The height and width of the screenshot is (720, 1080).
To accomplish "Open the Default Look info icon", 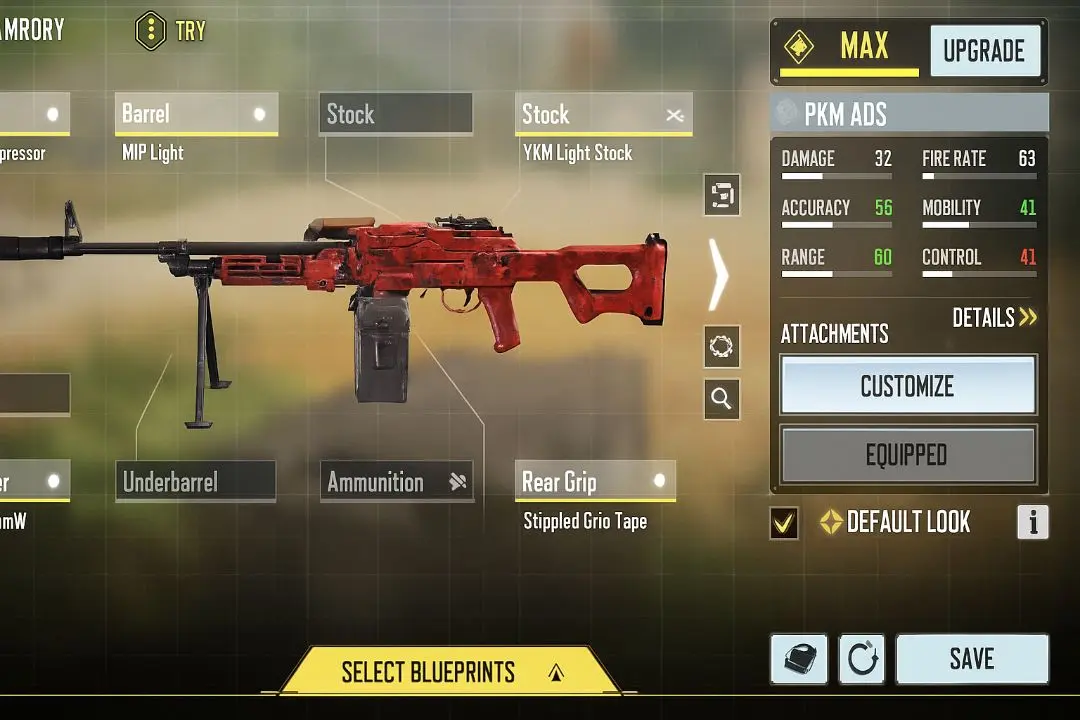I will click(1033, 522).
